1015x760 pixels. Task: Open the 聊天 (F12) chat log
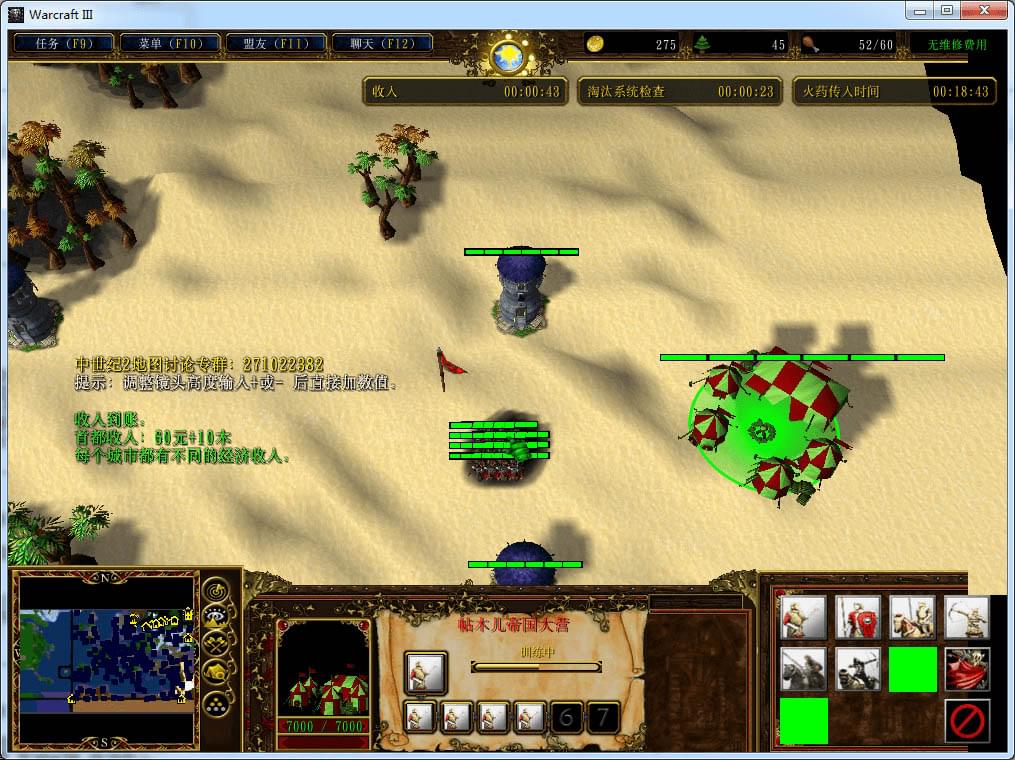pyautogui.click(x=383, y=44)
